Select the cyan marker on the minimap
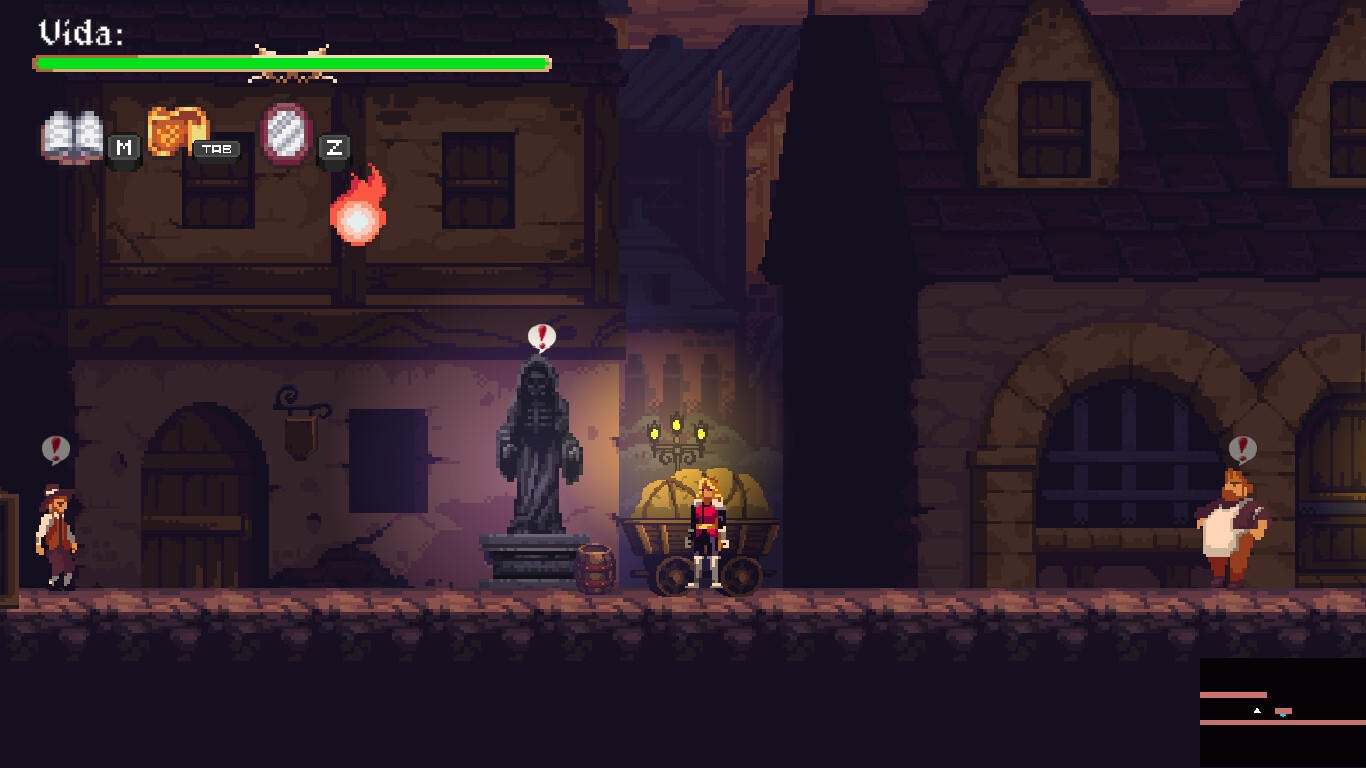 pos(1283,714)
